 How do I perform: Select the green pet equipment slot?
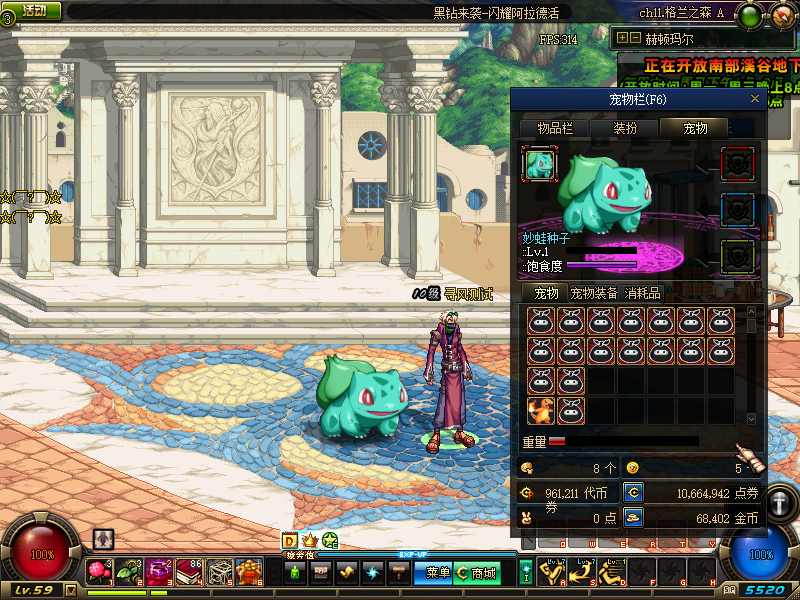click(x=738, y=256)
